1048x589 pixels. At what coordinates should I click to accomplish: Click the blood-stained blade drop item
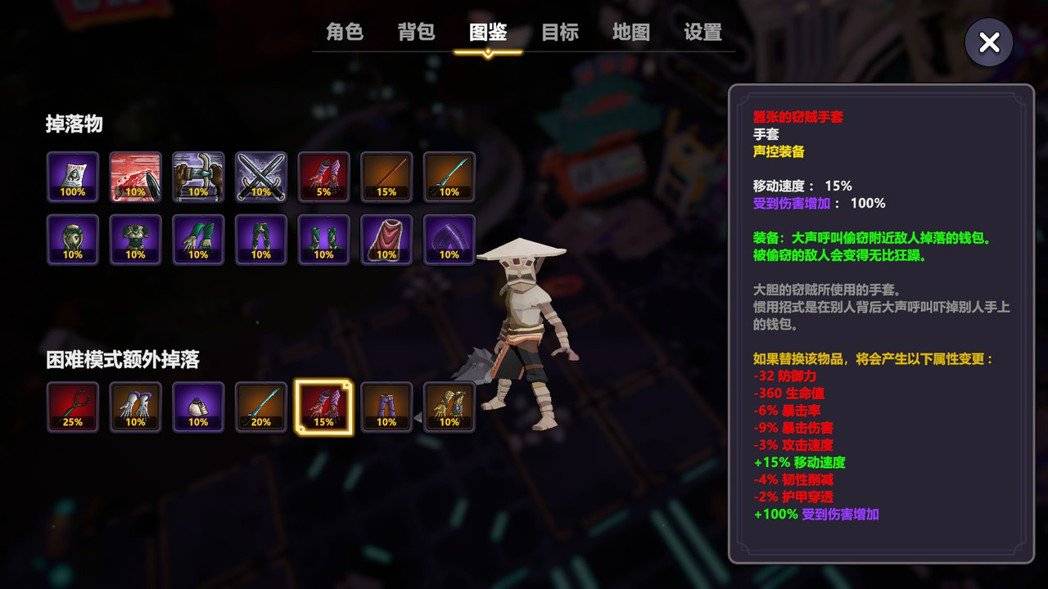136,177
